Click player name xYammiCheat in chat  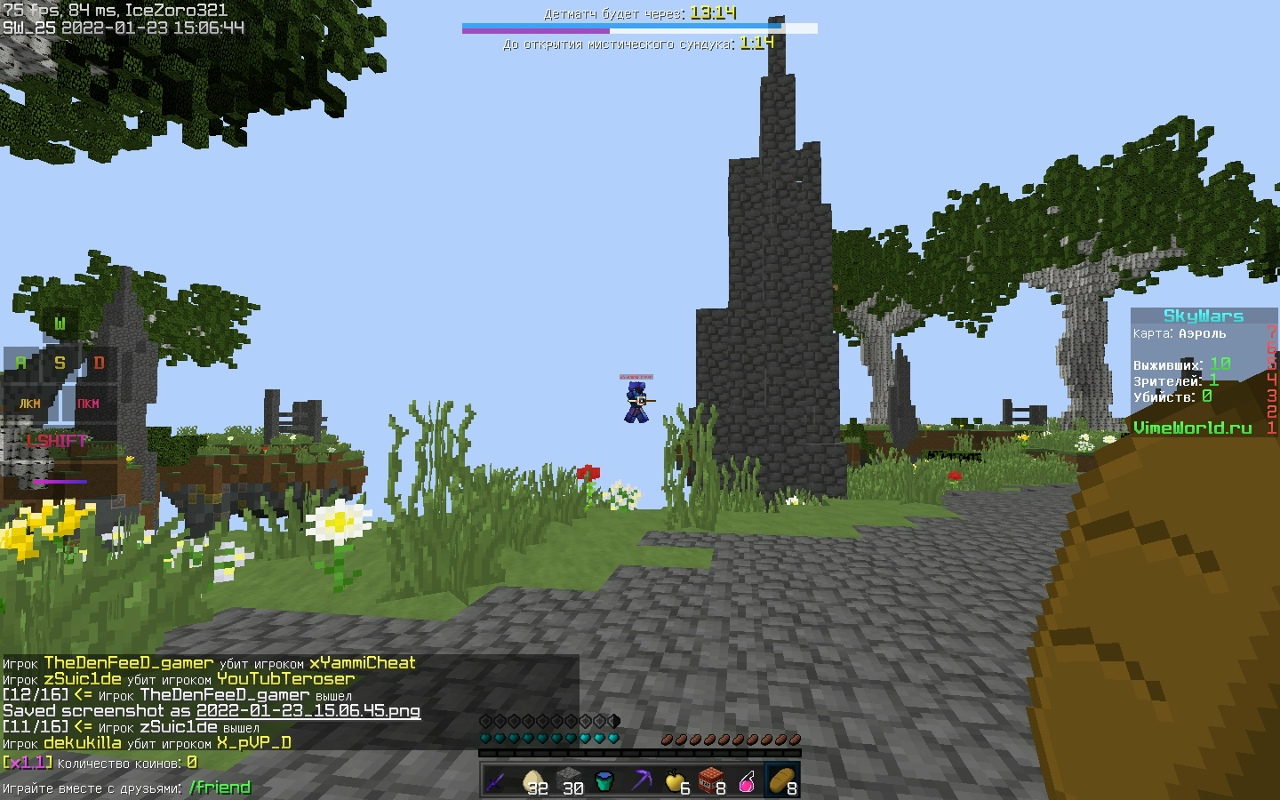(x=362, y=663)
